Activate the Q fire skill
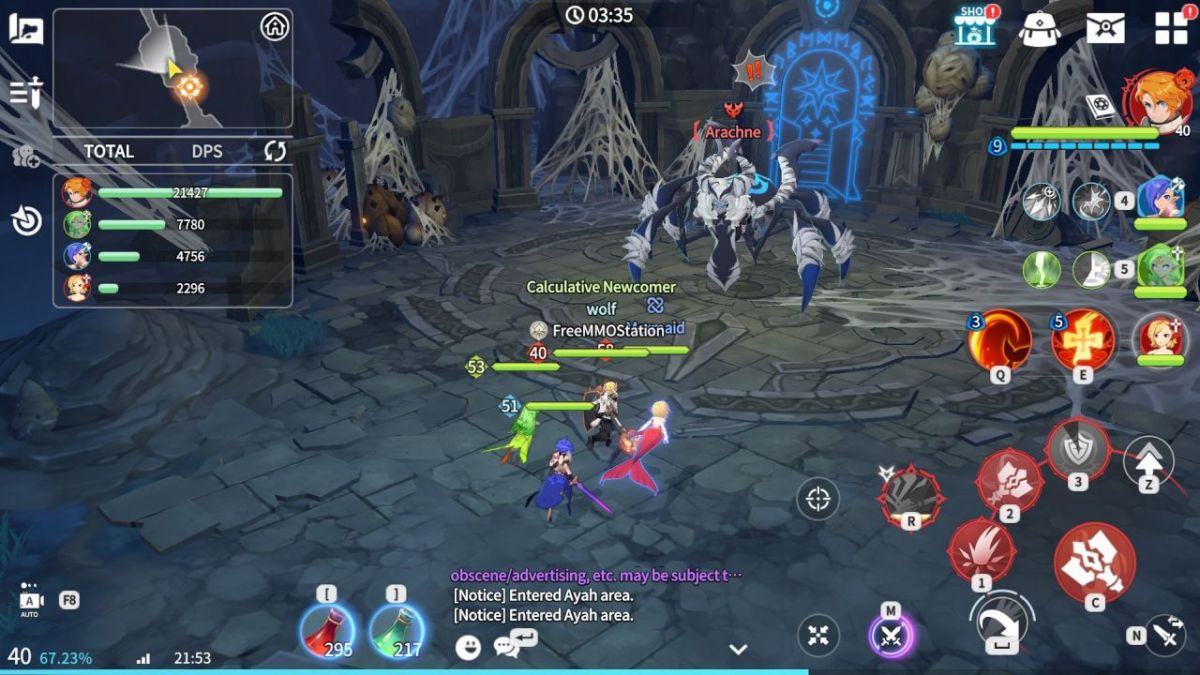Viewport: 1200px width, 675px height. (1000, 340)
